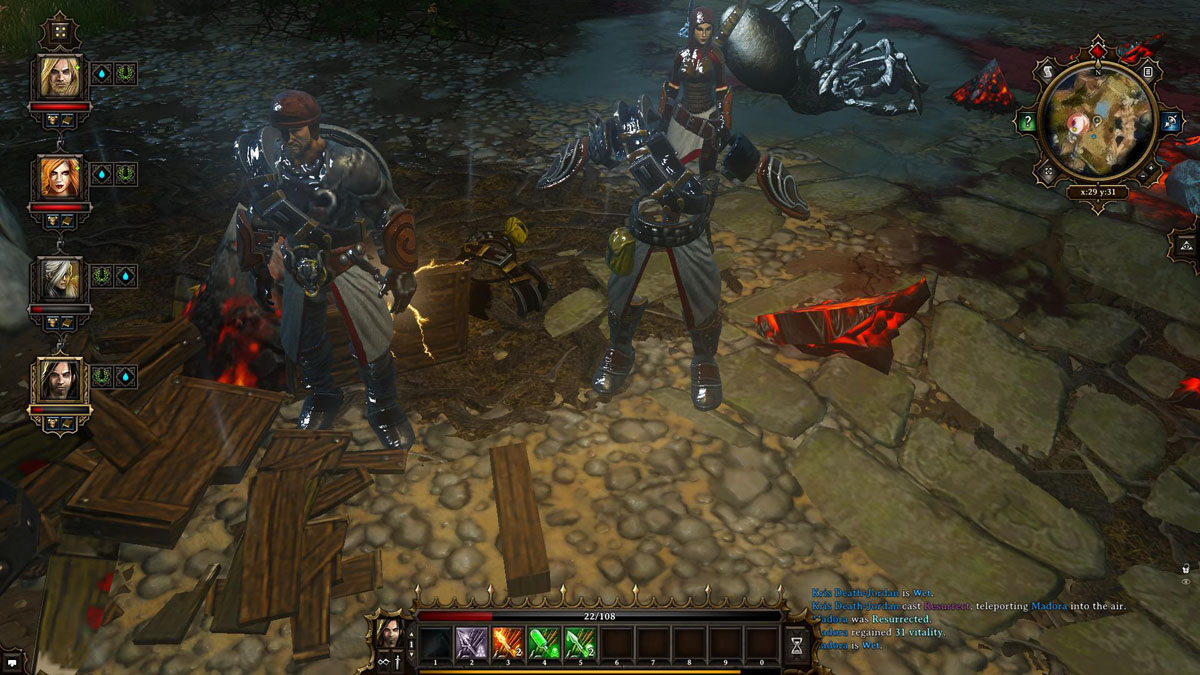The width and height of the screenshot is (1200, 675).
Task: Open the green question mark help button
Action: pyautogui.click(x=1027, y=123)
